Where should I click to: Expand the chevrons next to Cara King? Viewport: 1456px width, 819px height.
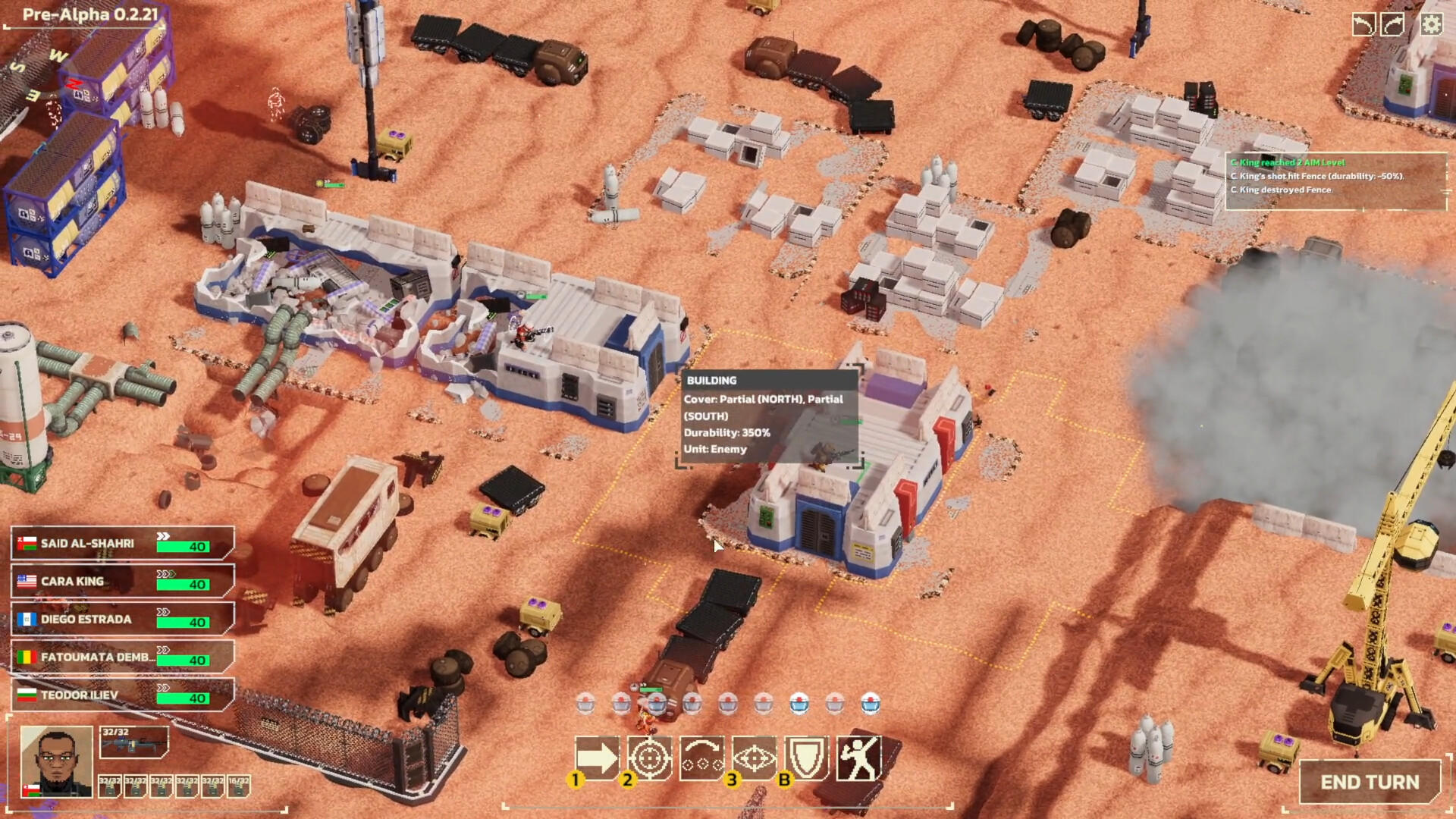[166, 575]
